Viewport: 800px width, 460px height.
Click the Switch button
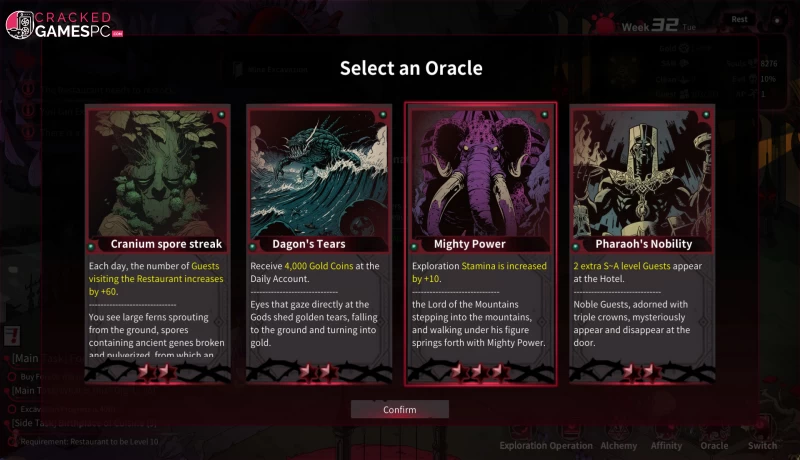tap(762, 445)
